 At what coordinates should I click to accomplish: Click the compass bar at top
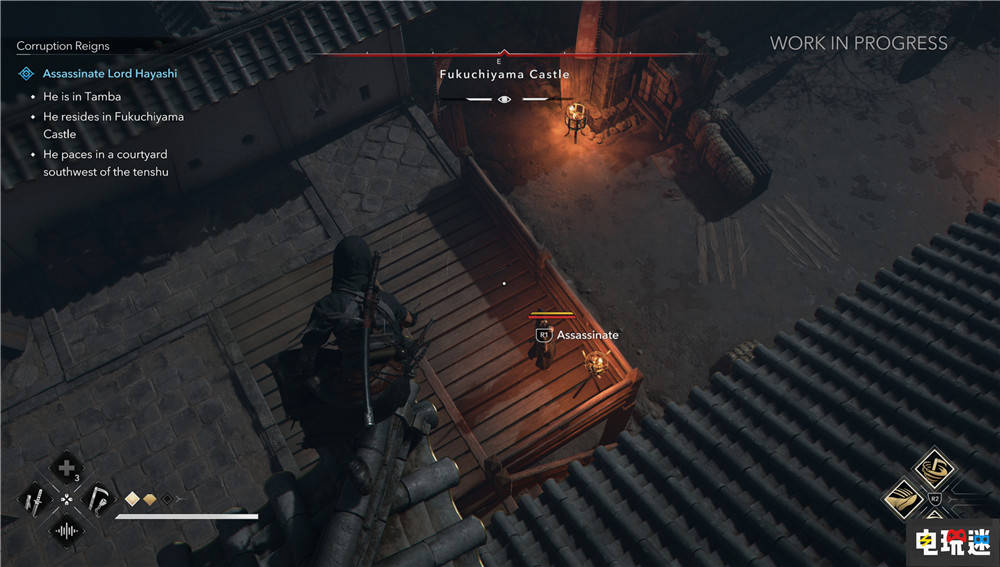504,54
